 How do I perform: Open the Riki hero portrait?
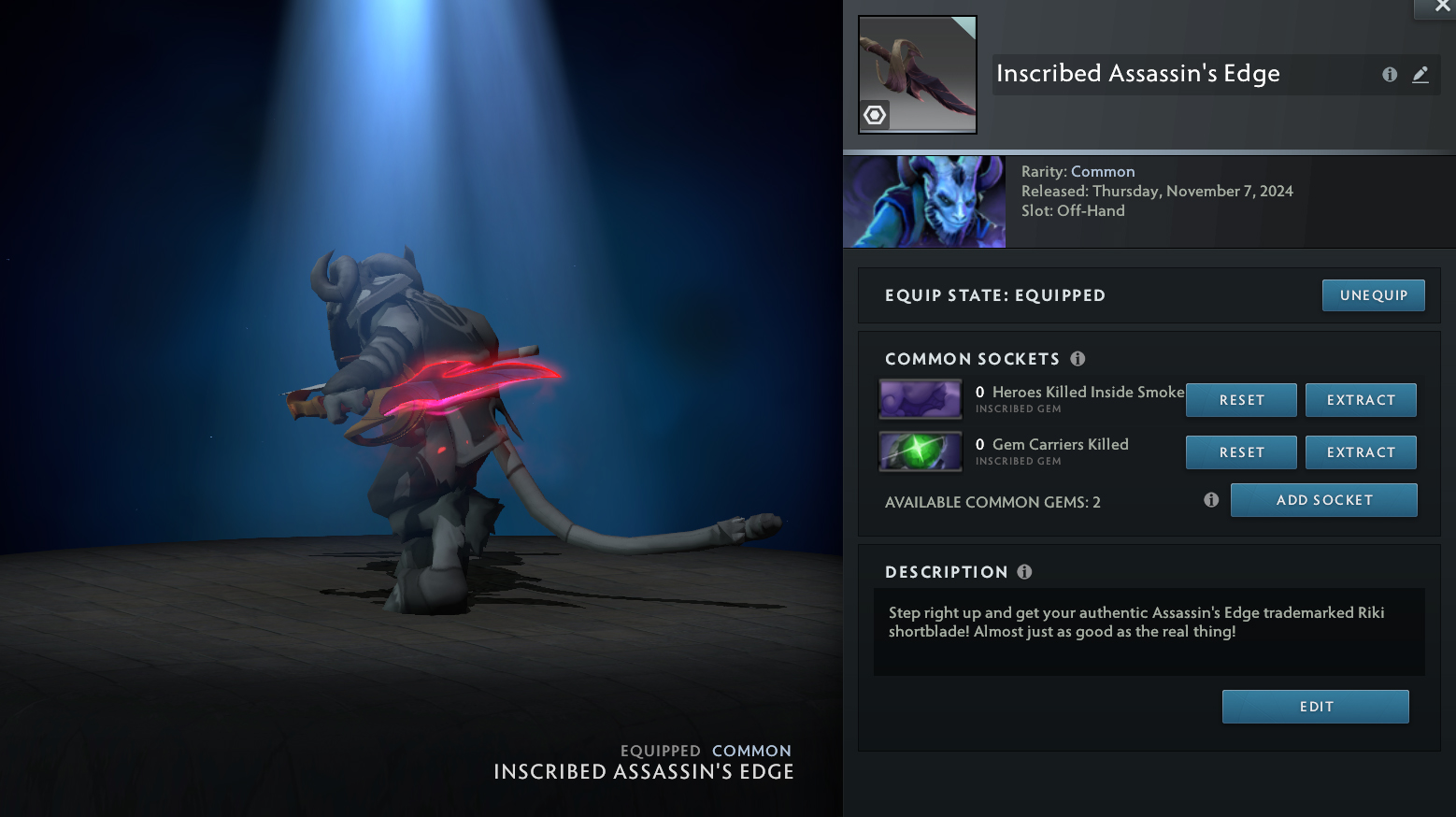(x=924, y=202)
